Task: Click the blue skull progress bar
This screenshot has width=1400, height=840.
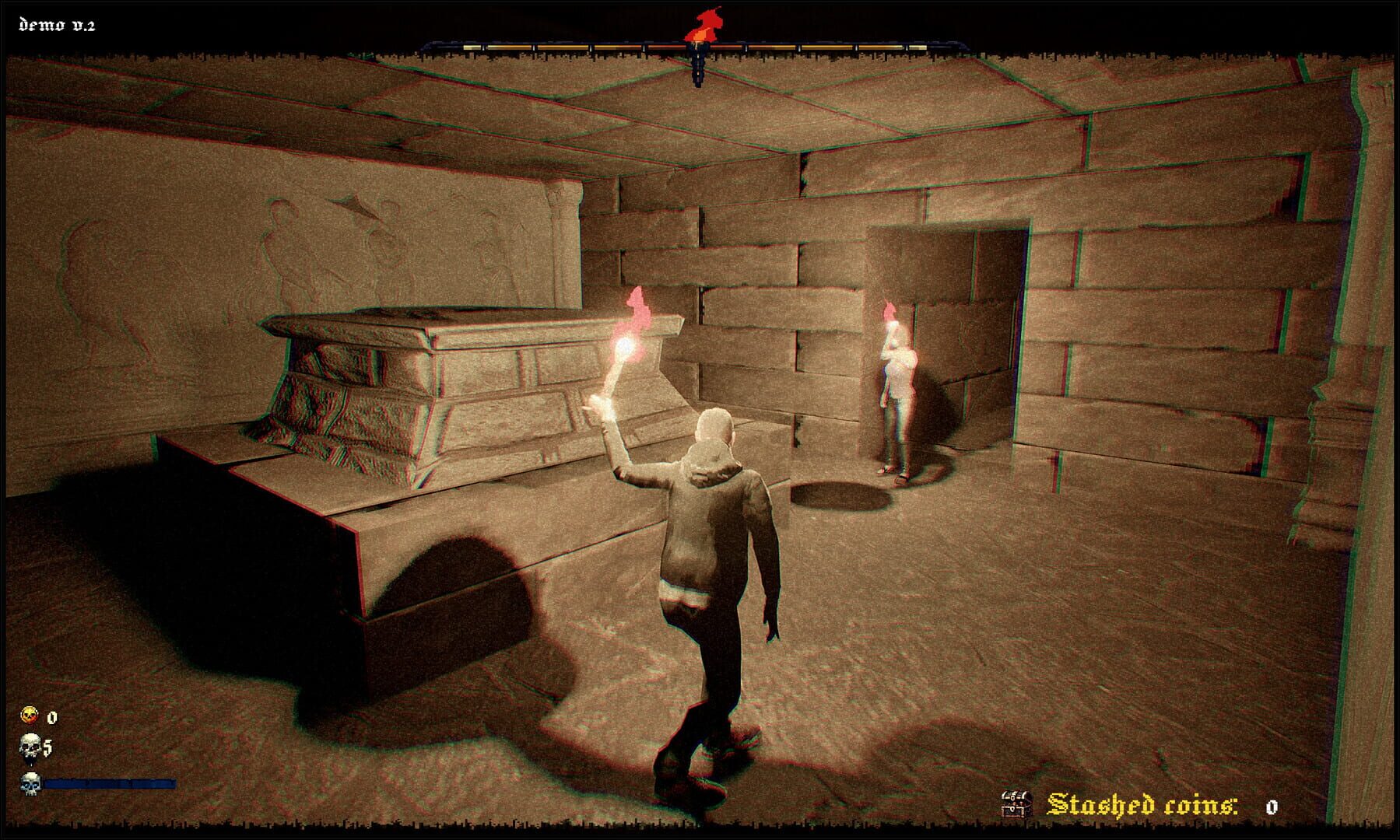Action: click(109, 783)
